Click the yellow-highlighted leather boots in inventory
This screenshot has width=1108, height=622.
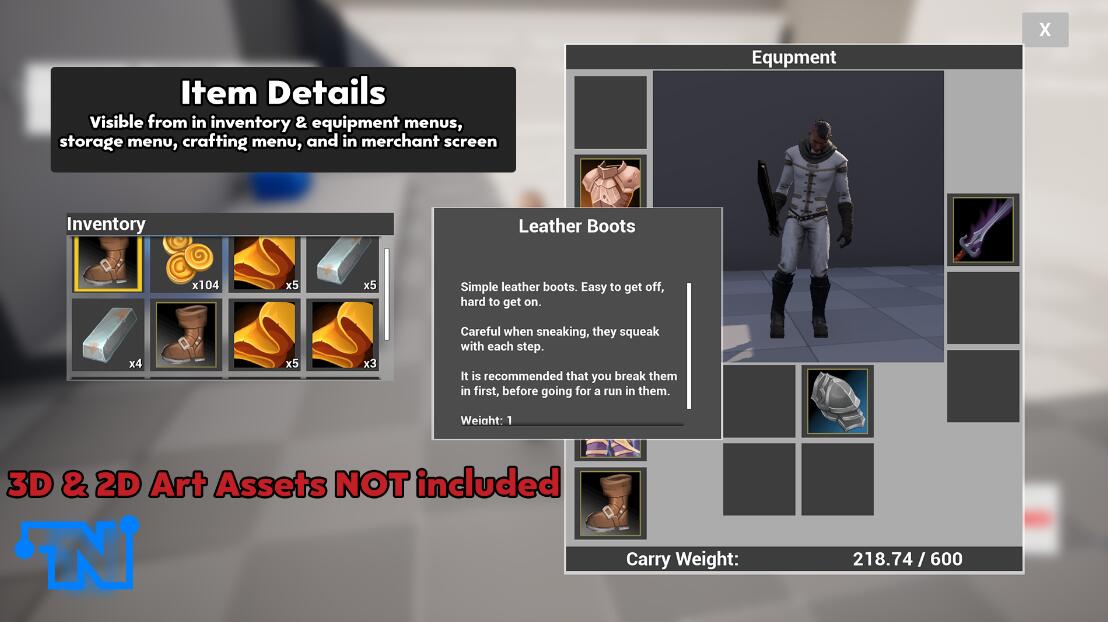tap(109, 265)
